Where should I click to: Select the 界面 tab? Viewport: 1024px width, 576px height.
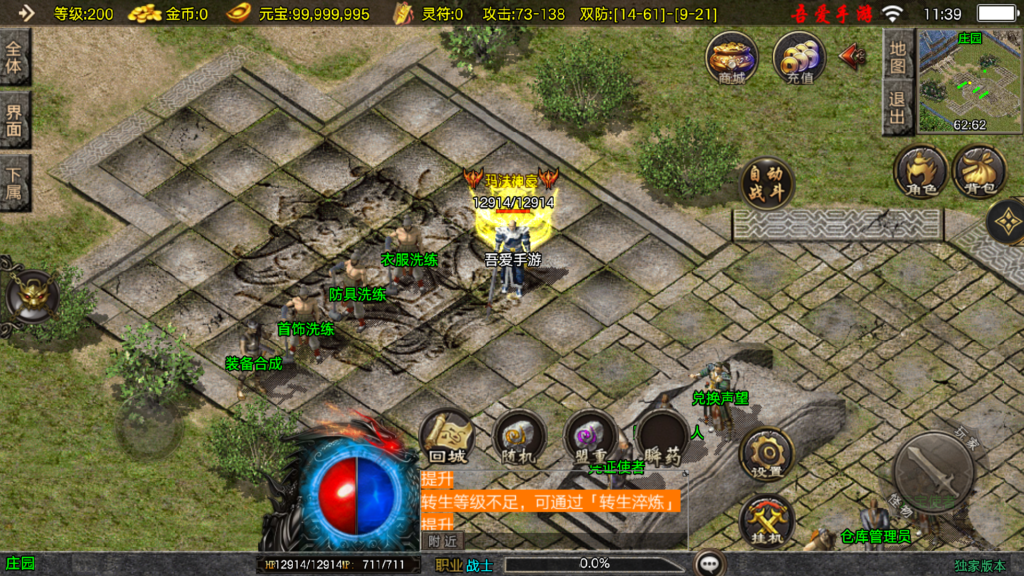pos(15,120)
